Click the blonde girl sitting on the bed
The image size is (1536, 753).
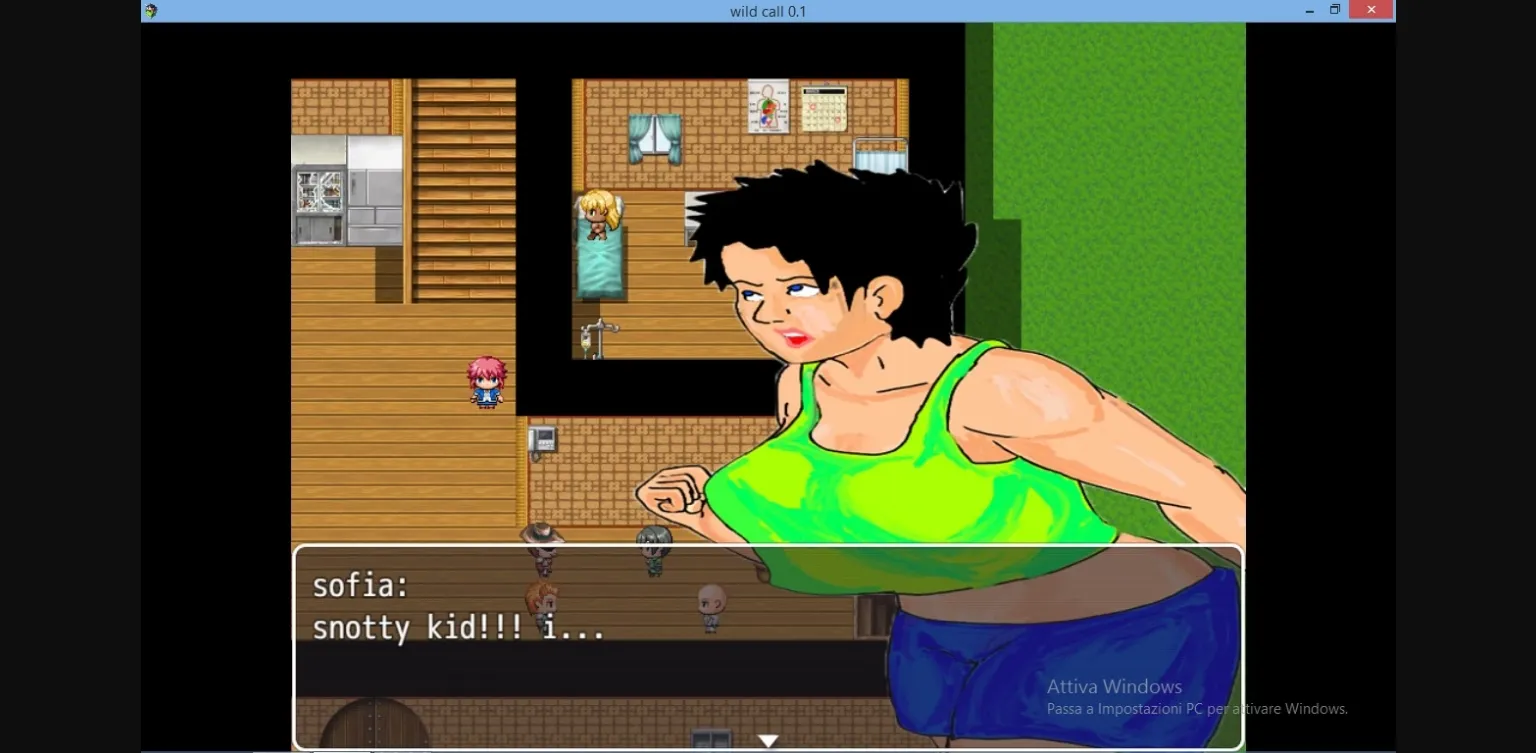pyautogui.click(x=598, y=215)
